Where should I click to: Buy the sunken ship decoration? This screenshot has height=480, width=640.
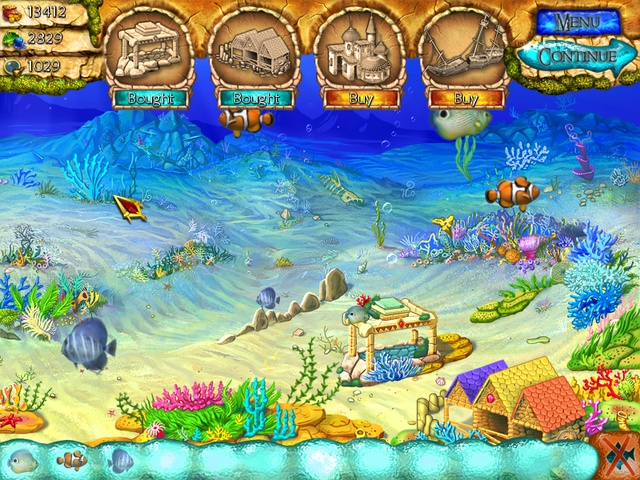click(466, 98)
